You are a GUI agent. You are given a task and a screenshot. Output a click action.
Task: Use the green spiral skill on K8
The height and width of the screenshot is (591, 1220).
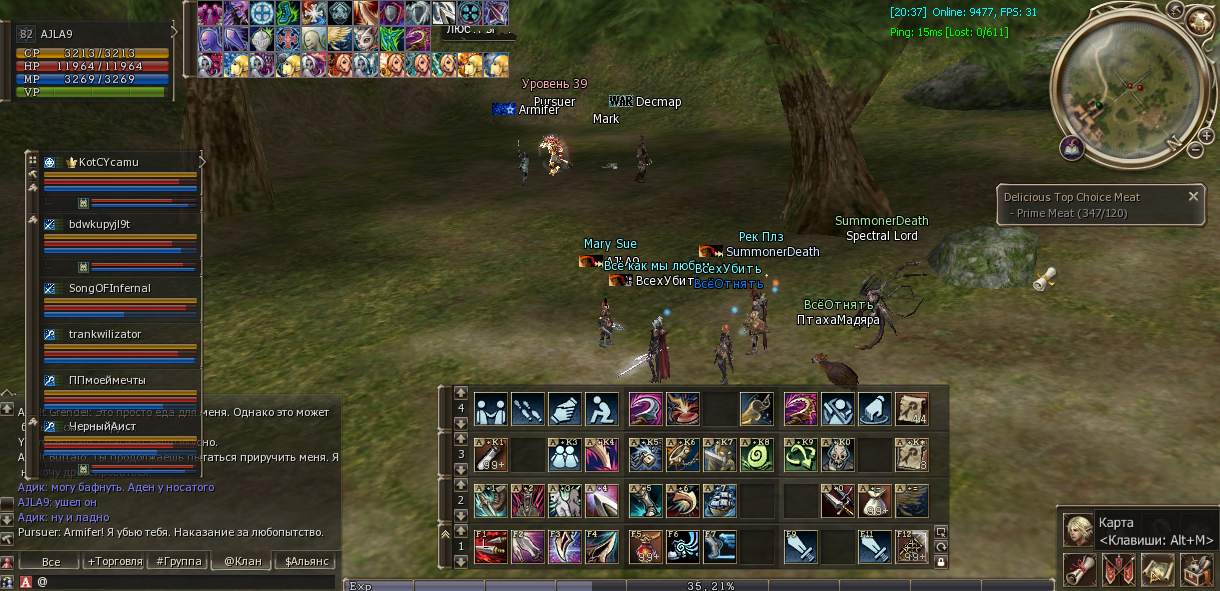pyautogui.click(x=757, y=455)
